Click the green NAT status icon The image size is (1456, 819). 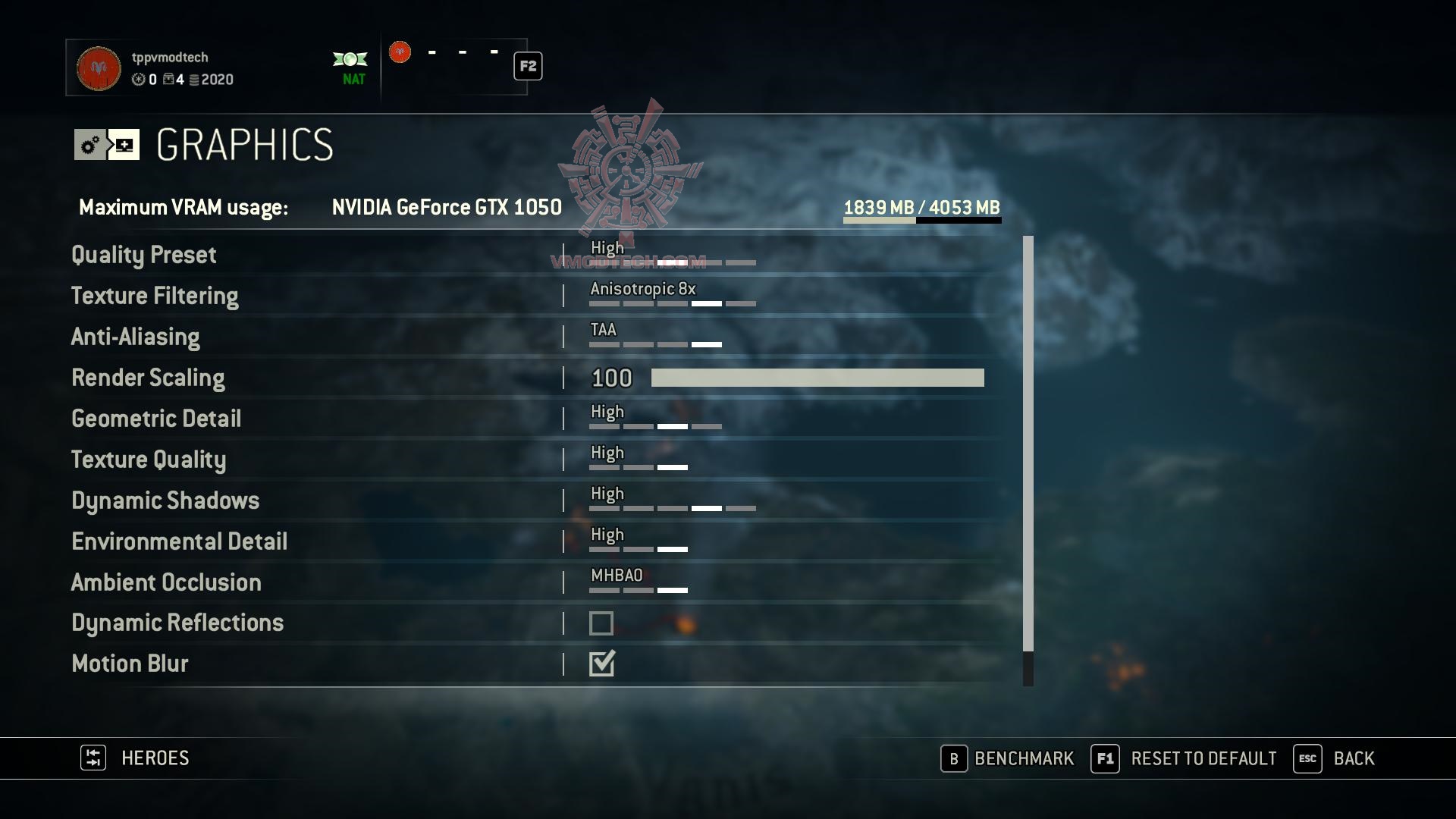pyautogui.click(x=351, y=59)
